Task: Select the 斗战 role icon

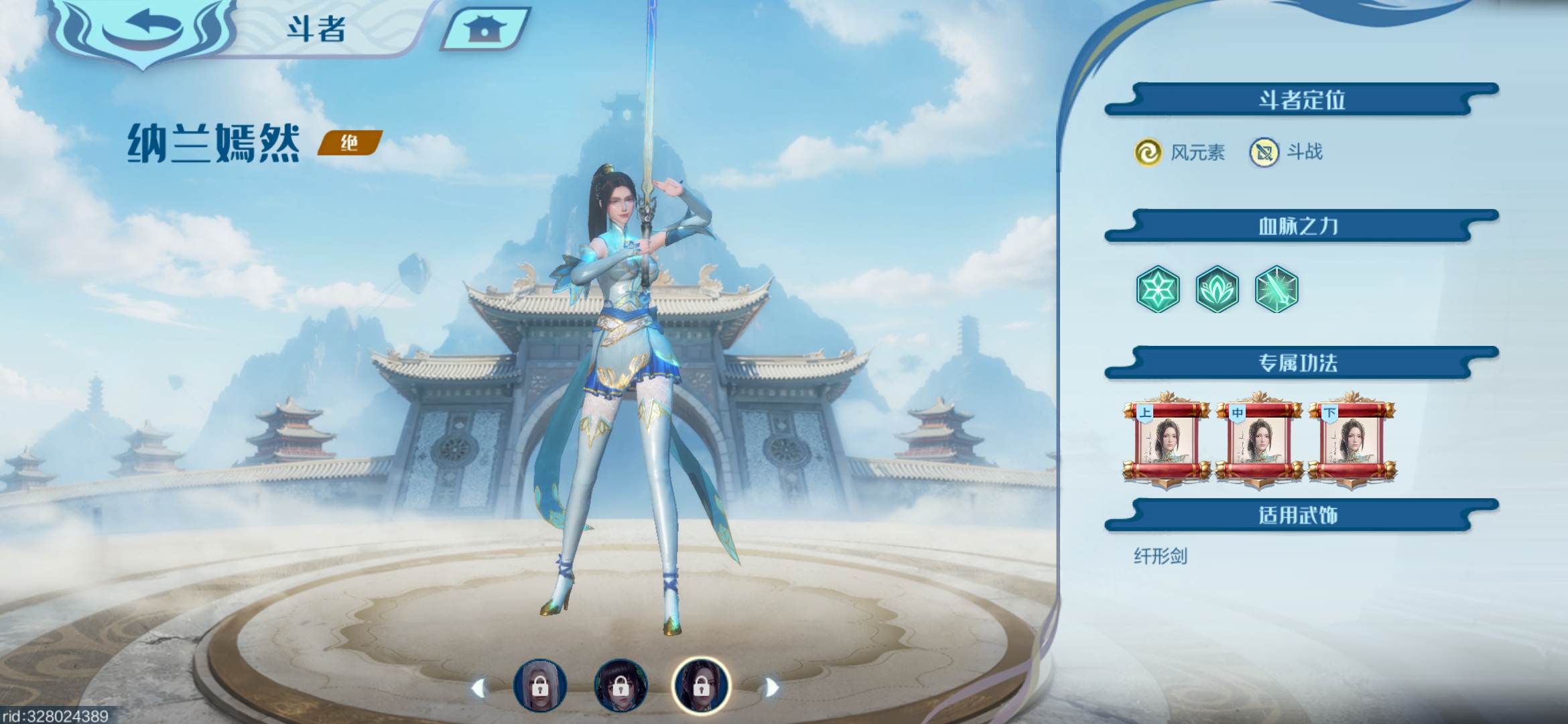Action: [1264, 152]
